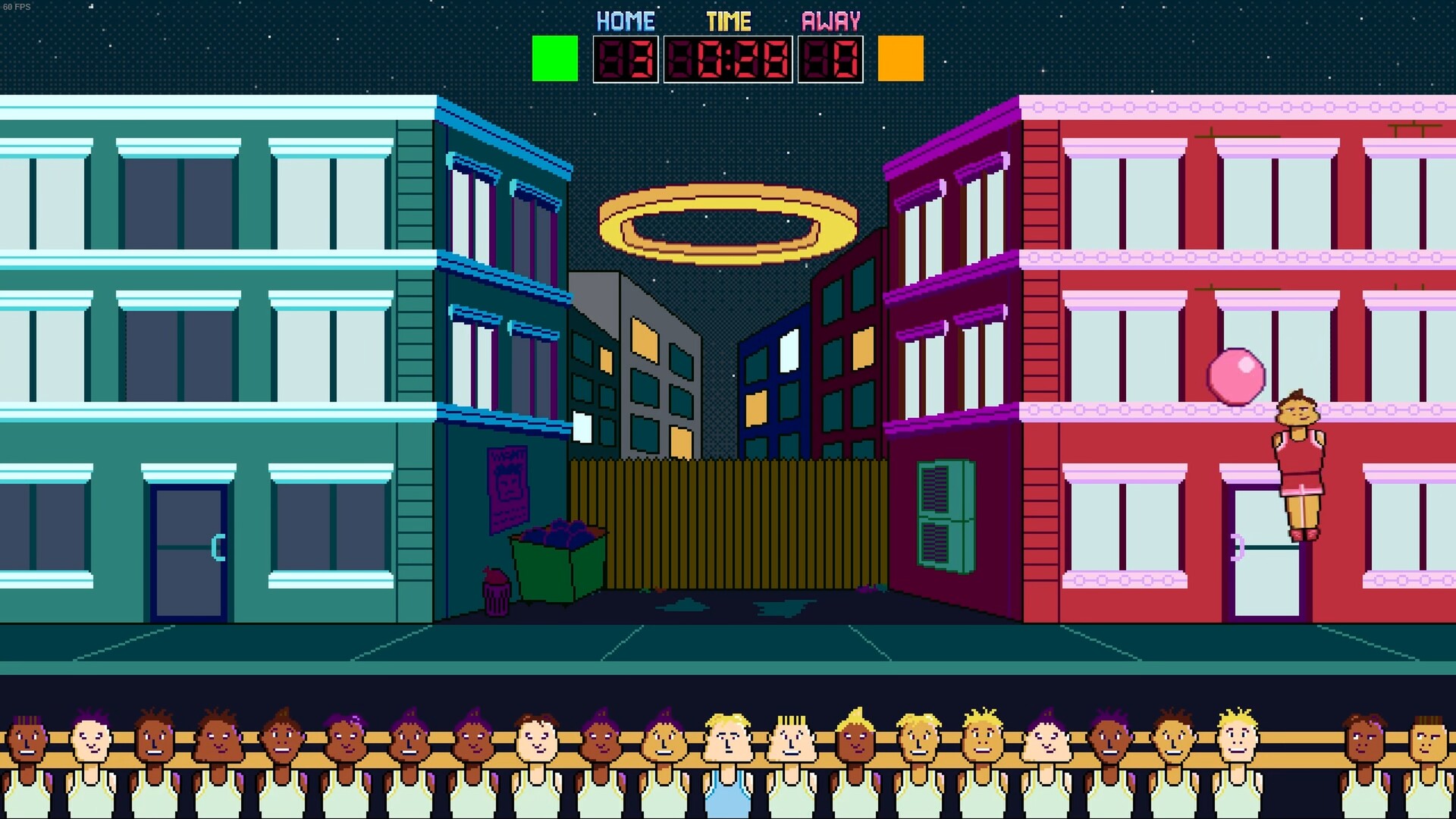Select the HOME label on the scoreboard
Viewport: 1456px width, 819px height.
[x=625, y=19]
